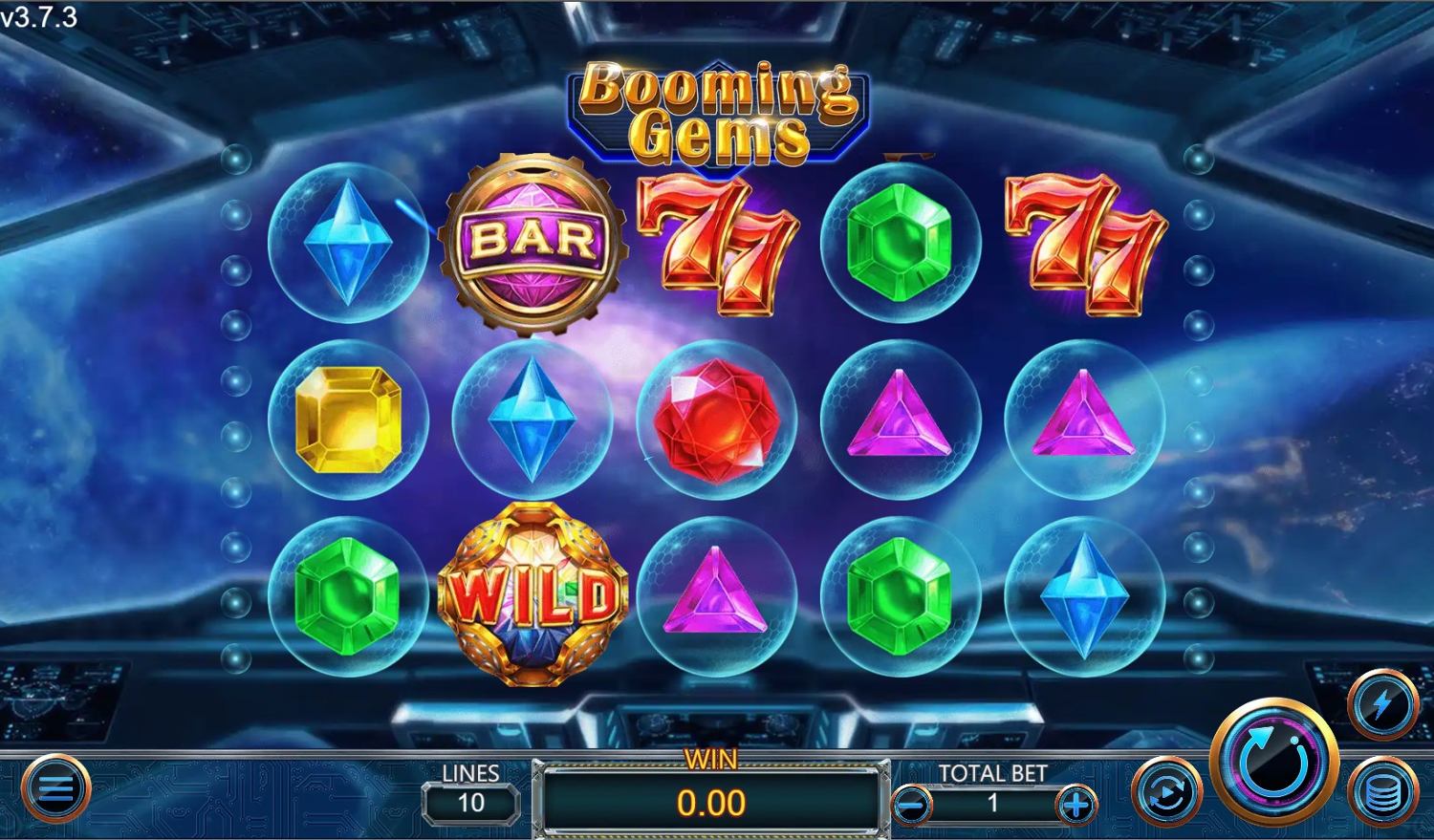
Task: Toggle turbo mode with the lightning bolt
Action: click(1382, 706)
